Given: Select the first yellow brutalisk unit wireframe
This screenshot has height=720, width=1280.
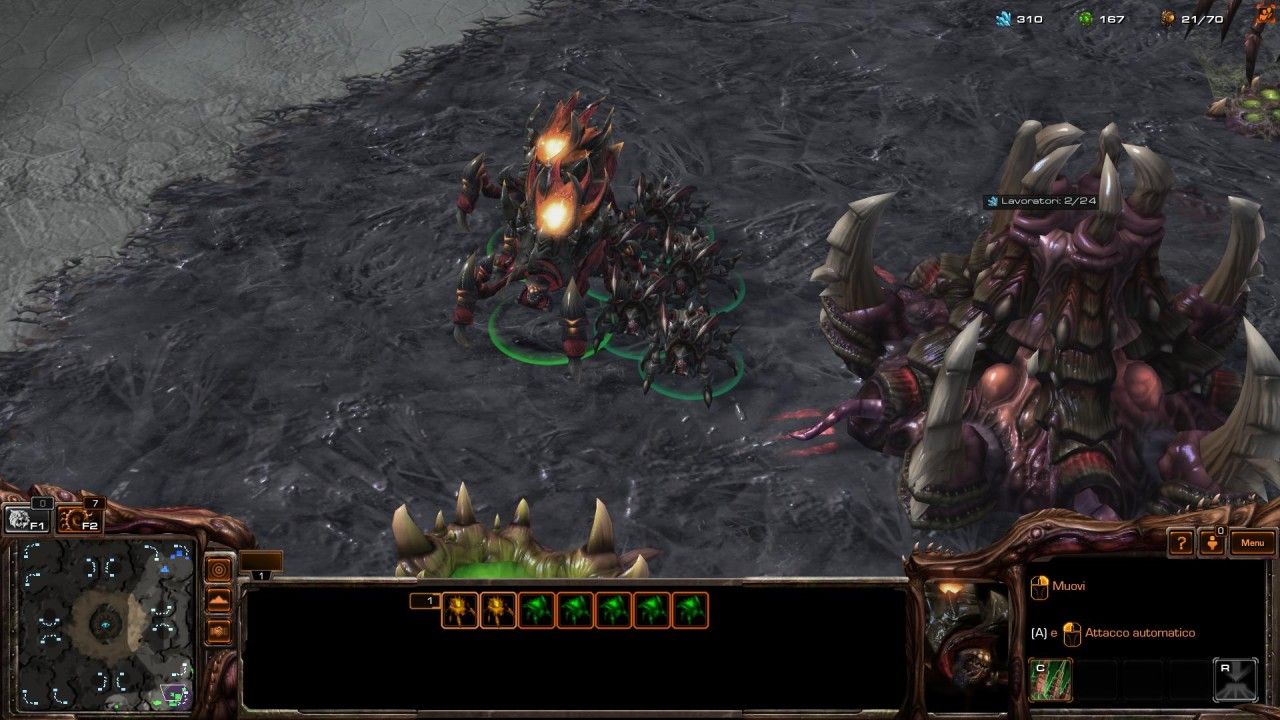Looking at the screenshot, I should [x=458, y=609].
